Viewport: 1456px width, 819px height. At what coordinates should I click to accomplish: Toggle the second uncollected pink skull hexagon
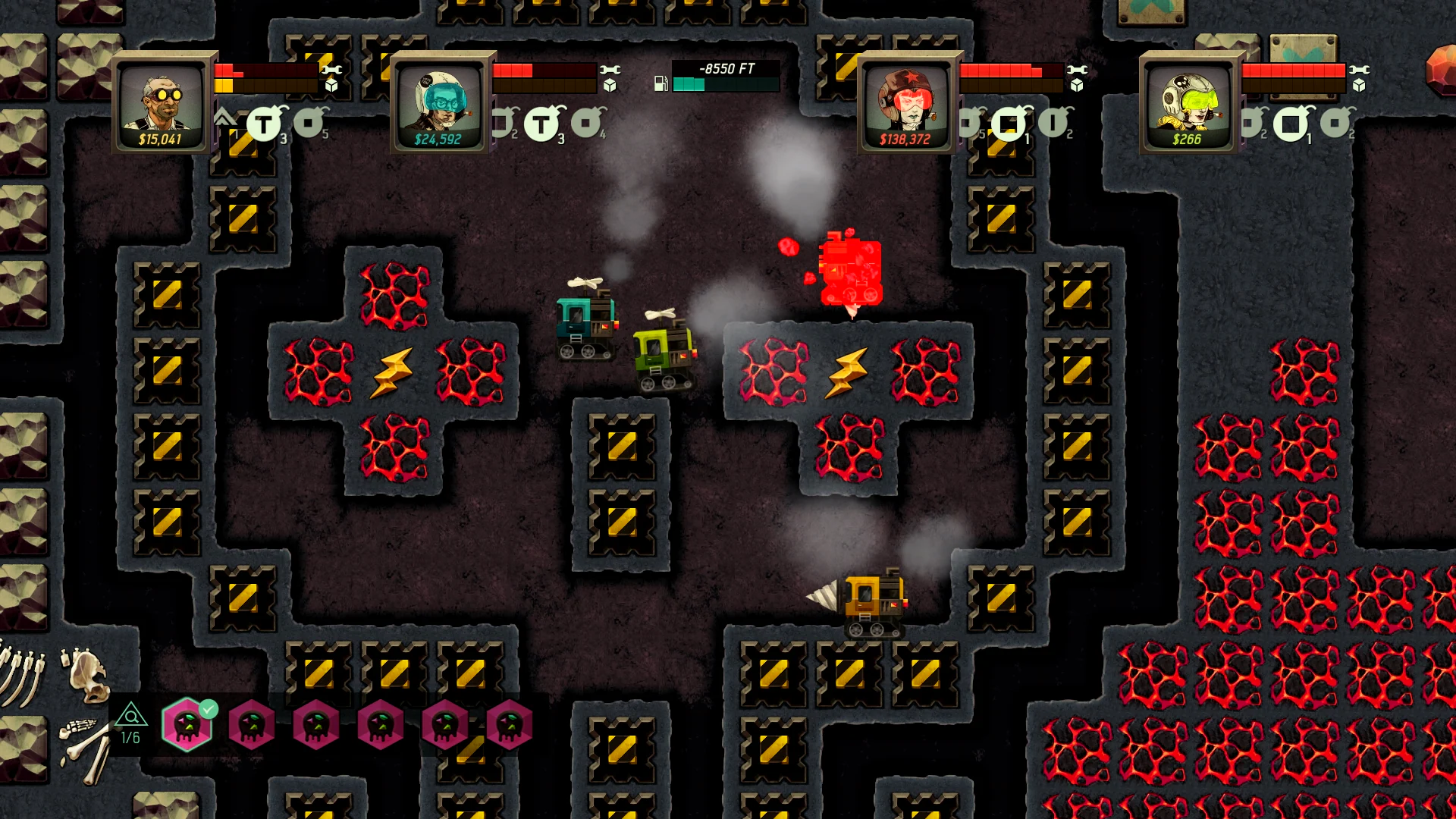pos(316,725)
